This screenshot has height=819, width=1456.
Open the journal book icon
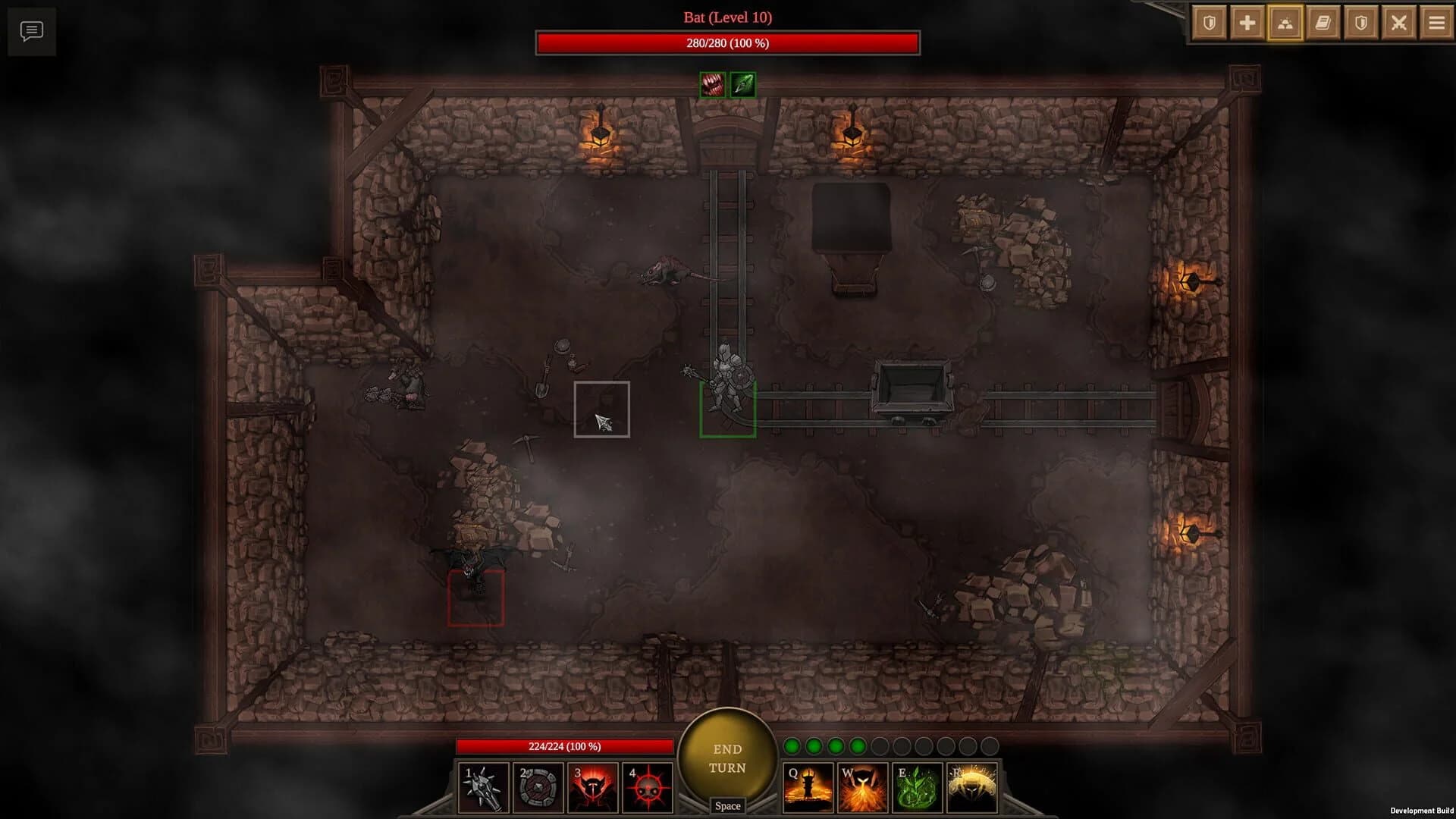tap(1323, 22)
